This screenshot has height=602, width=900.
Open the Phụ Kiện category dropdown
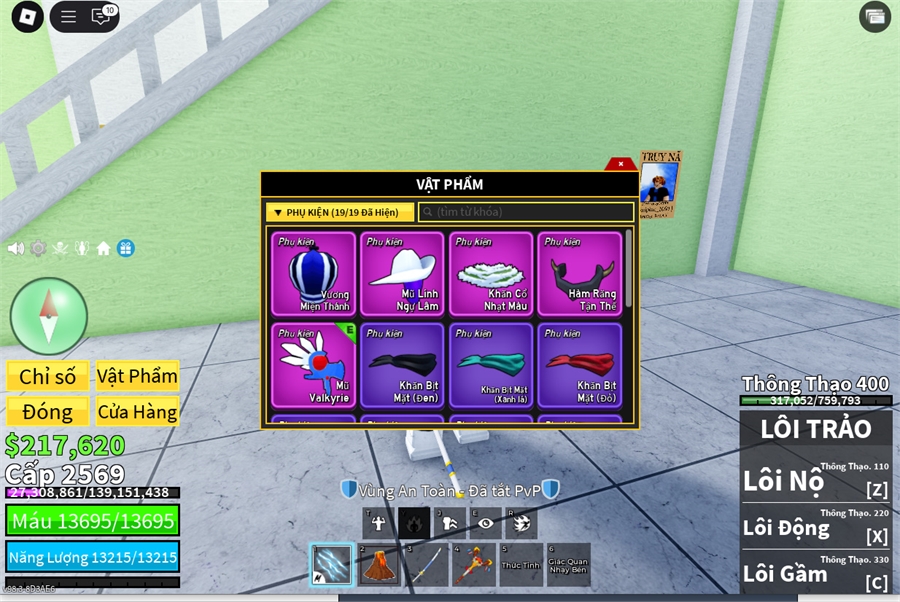click(x=339, y=212)
